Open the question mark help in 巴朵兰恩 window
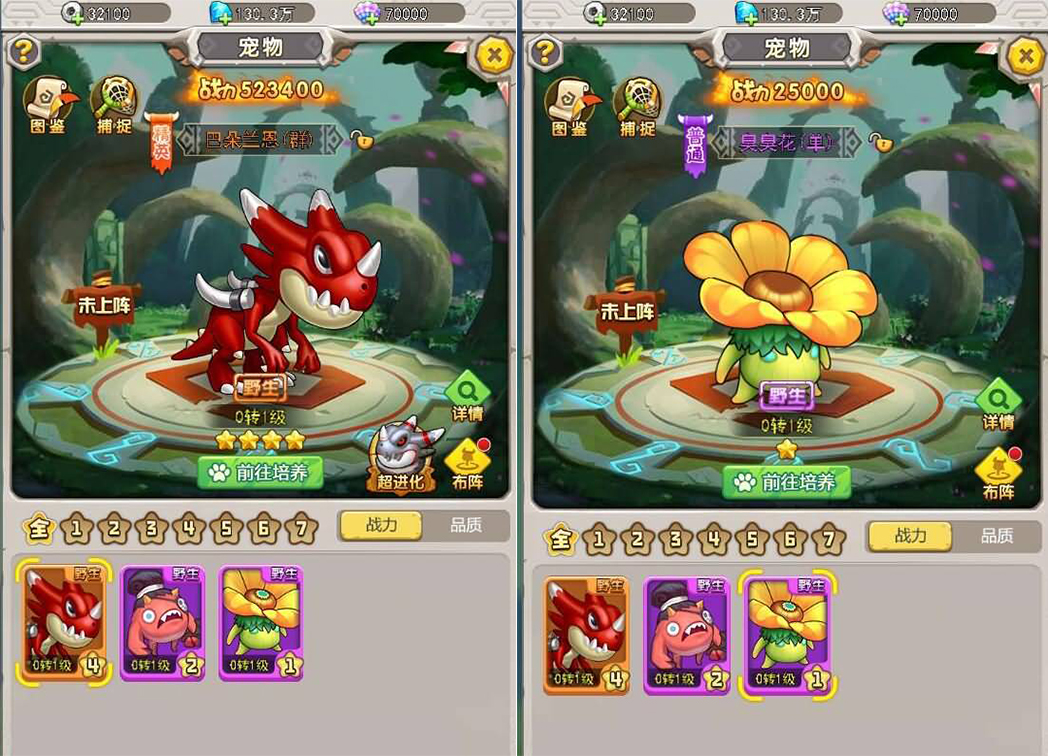 (x=23, y=50)
